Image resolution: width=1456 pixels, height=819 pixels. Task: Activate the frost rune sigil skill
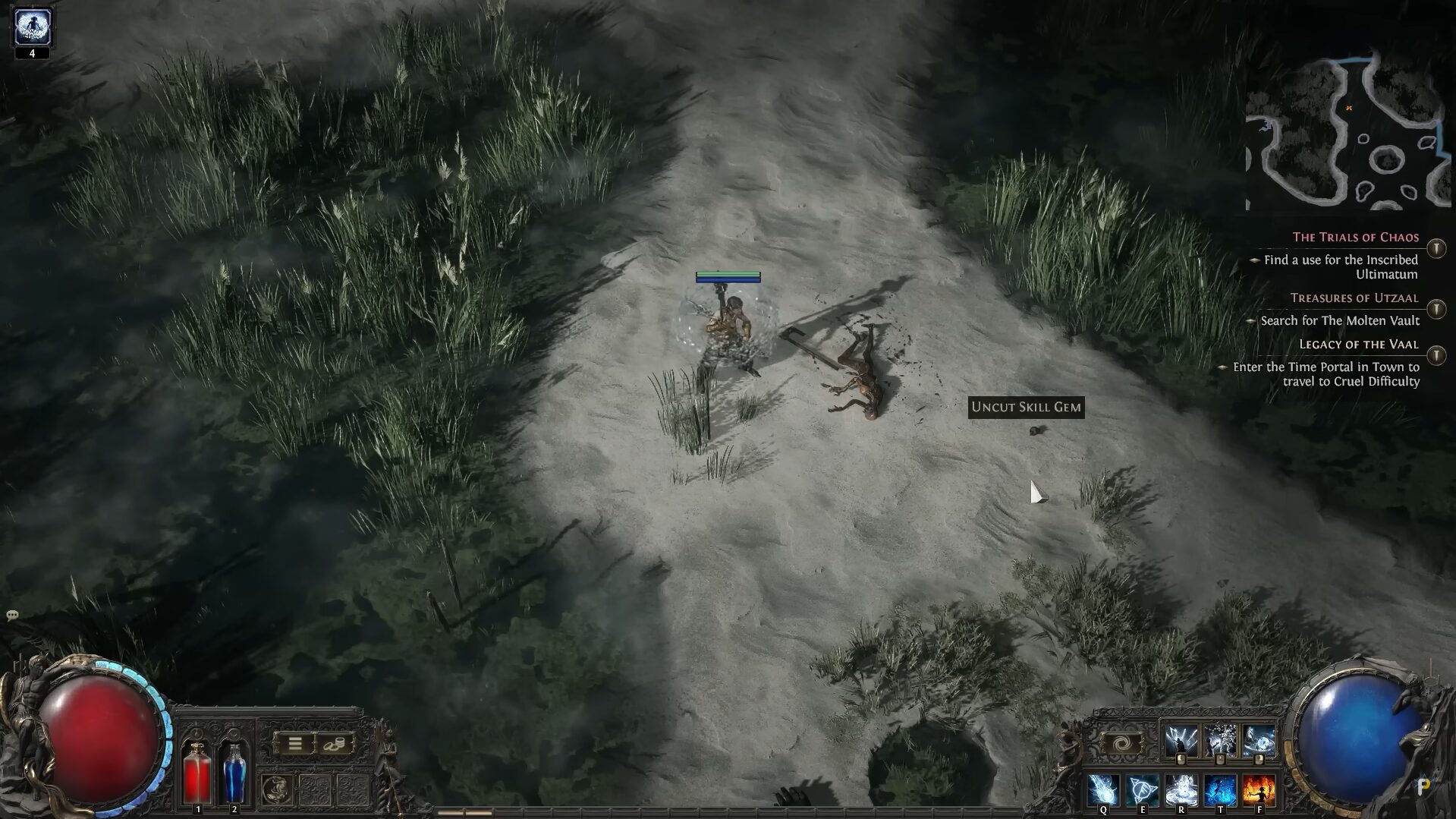pyautogui.click(x=1142, y=789)
